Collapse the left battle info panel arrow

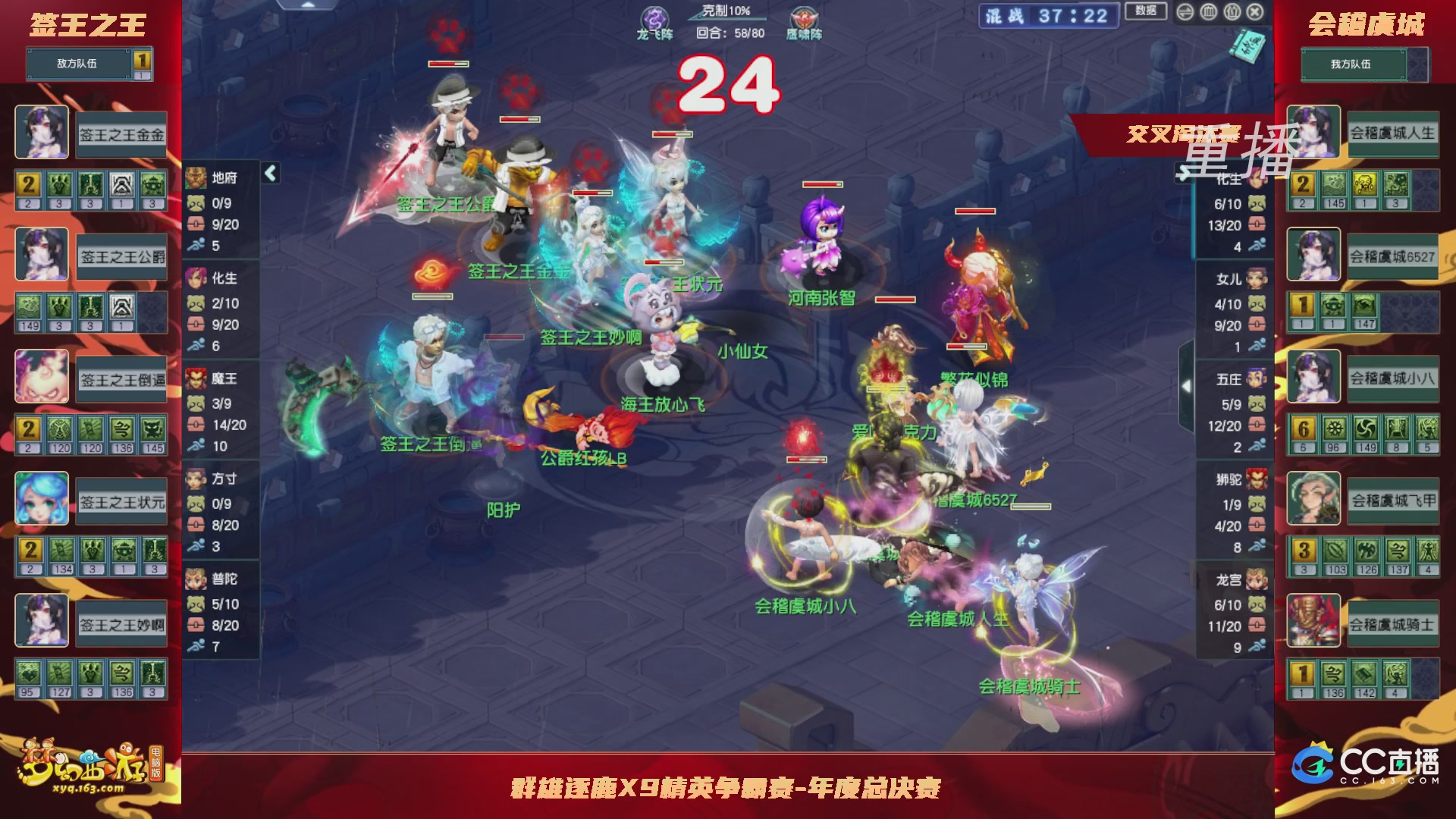271,172
